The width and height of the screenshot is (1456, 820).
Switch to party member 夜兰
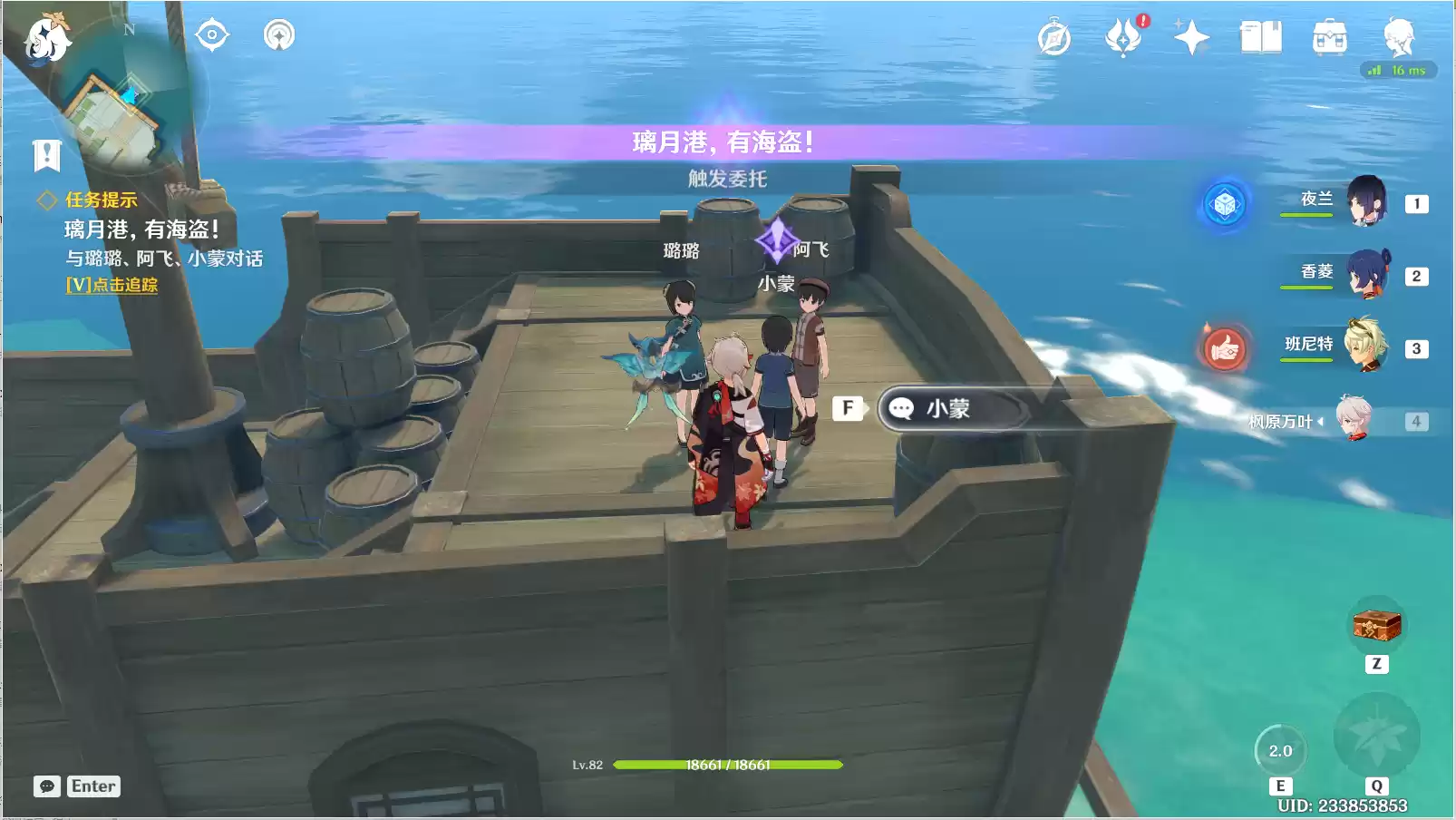(1365, 201)
